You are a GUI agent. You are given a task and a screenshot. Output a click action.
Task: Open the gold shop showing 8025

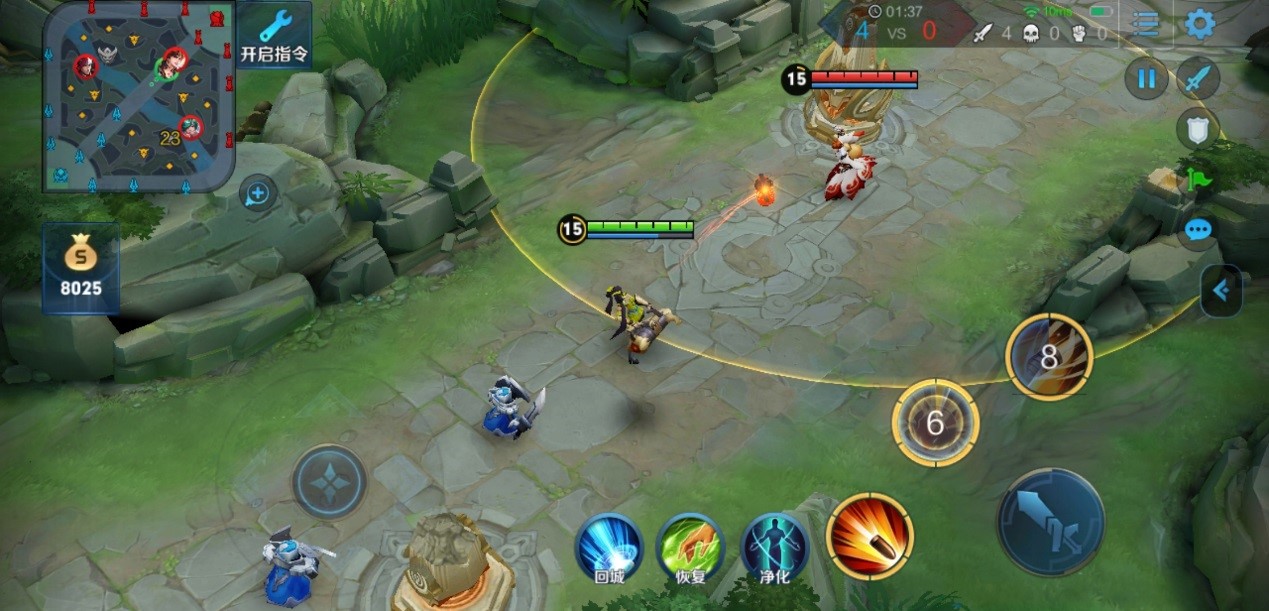click(80, 269)
